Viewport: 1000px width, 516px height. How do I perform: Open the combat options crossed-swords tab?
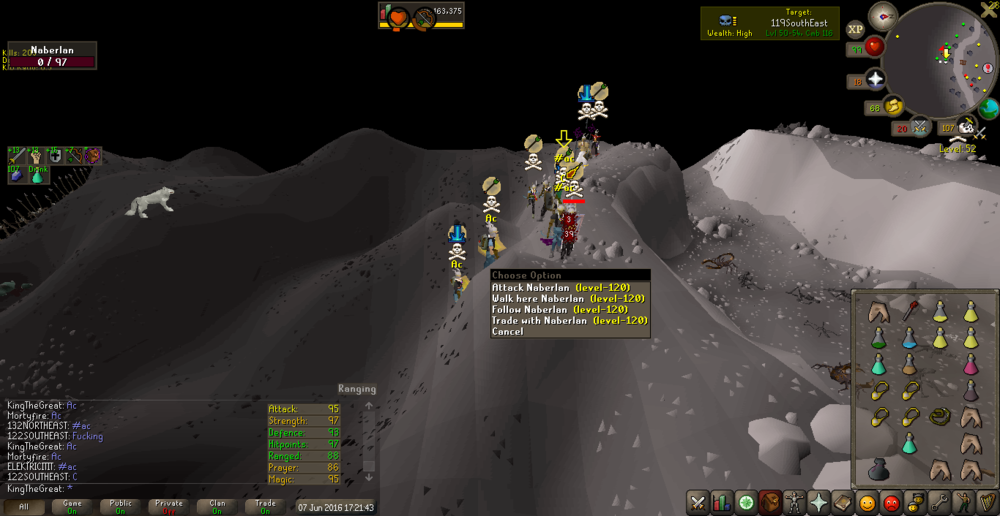[697, 502]
